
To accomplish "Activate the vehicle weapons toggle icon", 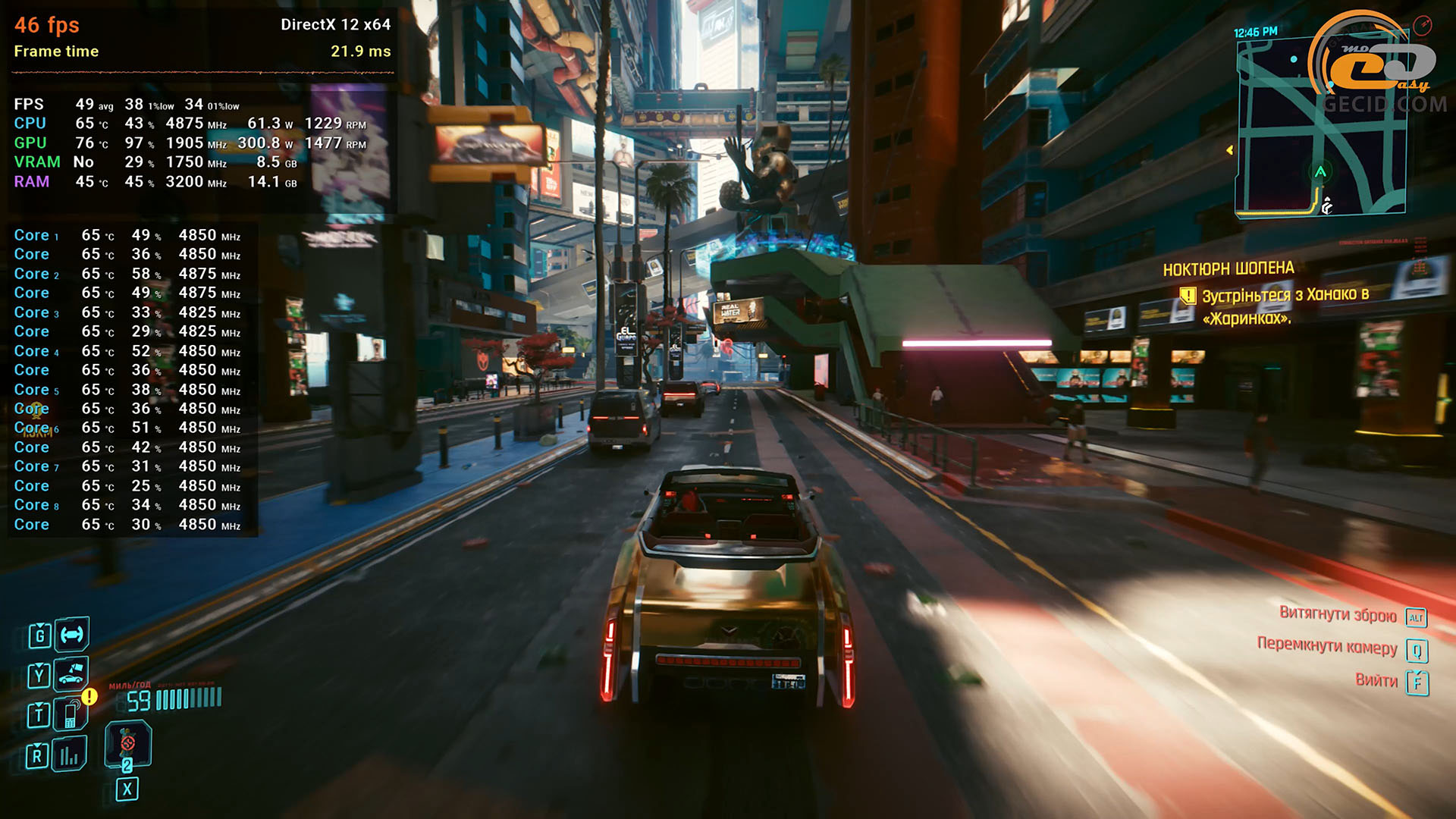I will click(72, 635).
